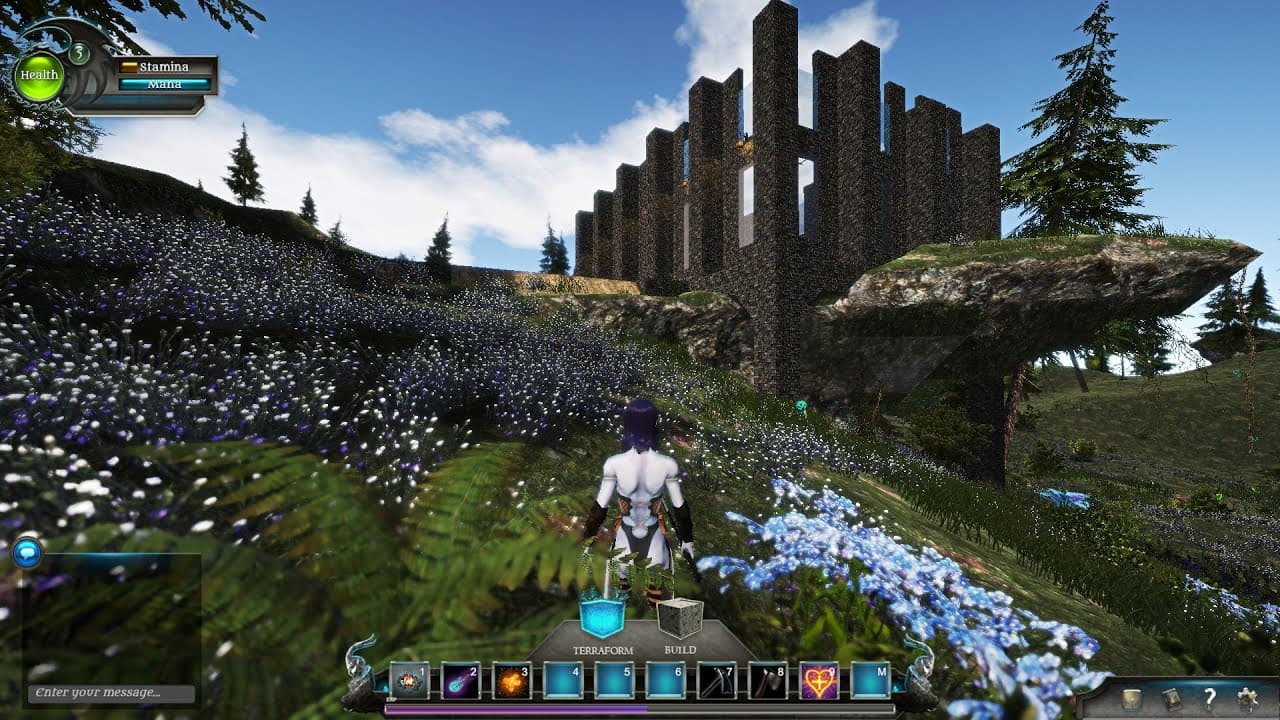Use the glowing heart heal ability
Image resolution: width=1280 pixels, height=720 pixels.
(819, 681)
